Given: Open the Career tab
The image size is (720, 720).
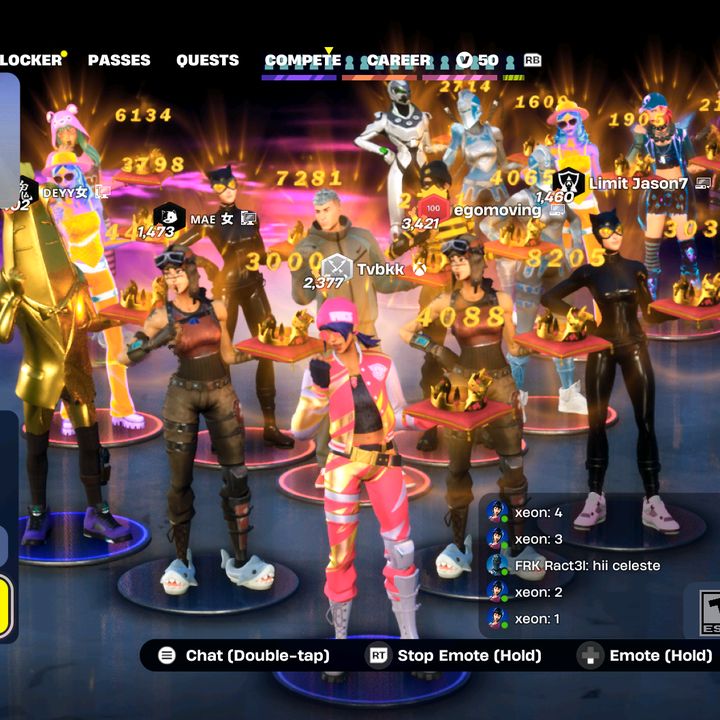Looking at the screenshot, I should pyautogui.click(x=398, y=61).
